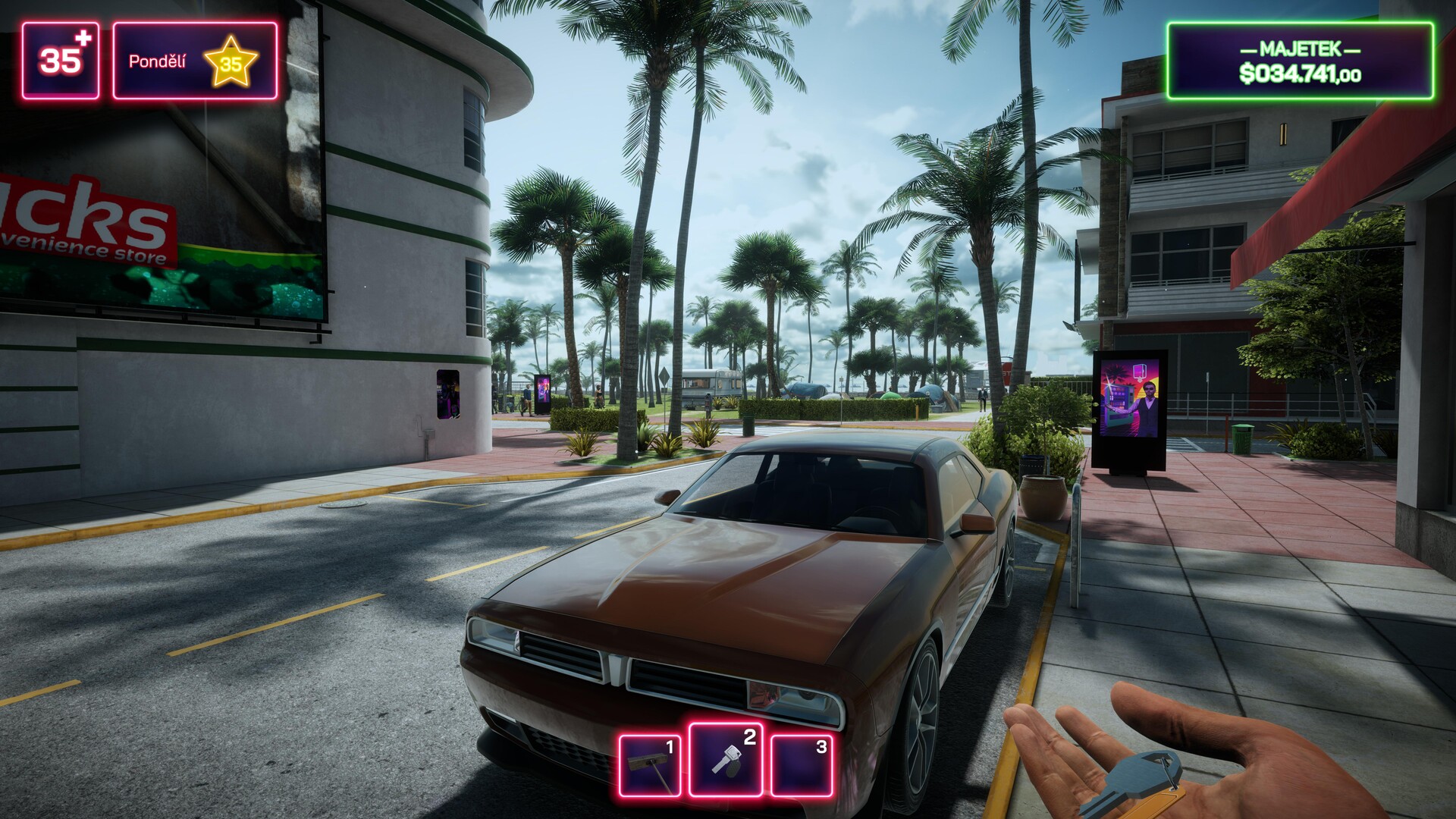The image size is (1456, 819).
Task: Choose the empty hotbar slot numbered 3
Action: 802,764
